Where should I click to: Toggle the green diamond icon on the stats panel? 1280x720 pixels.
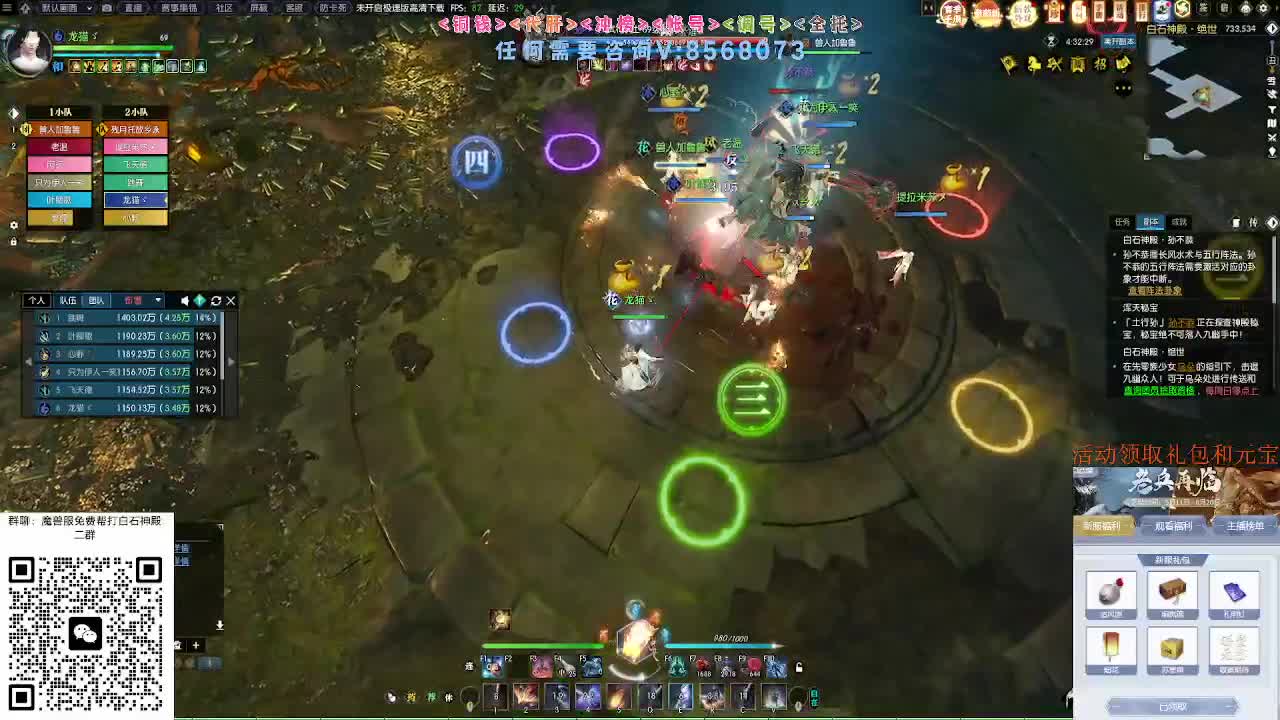[x=200, y=301]
